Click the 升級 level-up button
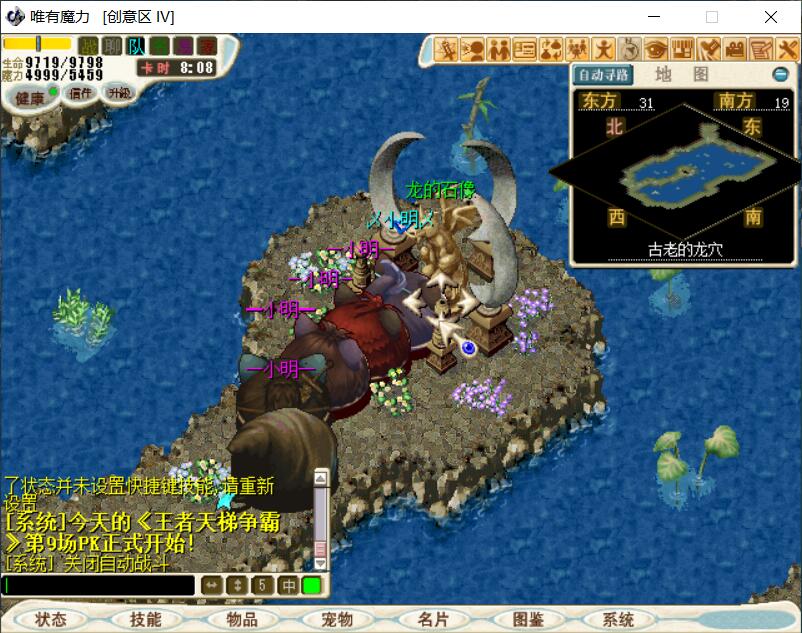 click(120, 93)
